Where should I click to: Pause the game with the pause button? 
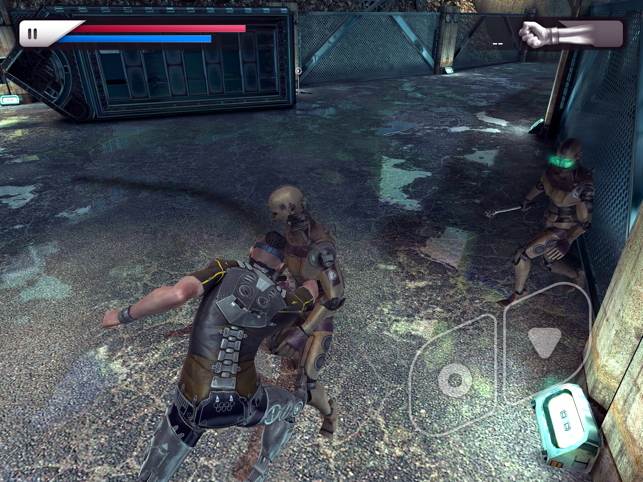coord(33,33)
